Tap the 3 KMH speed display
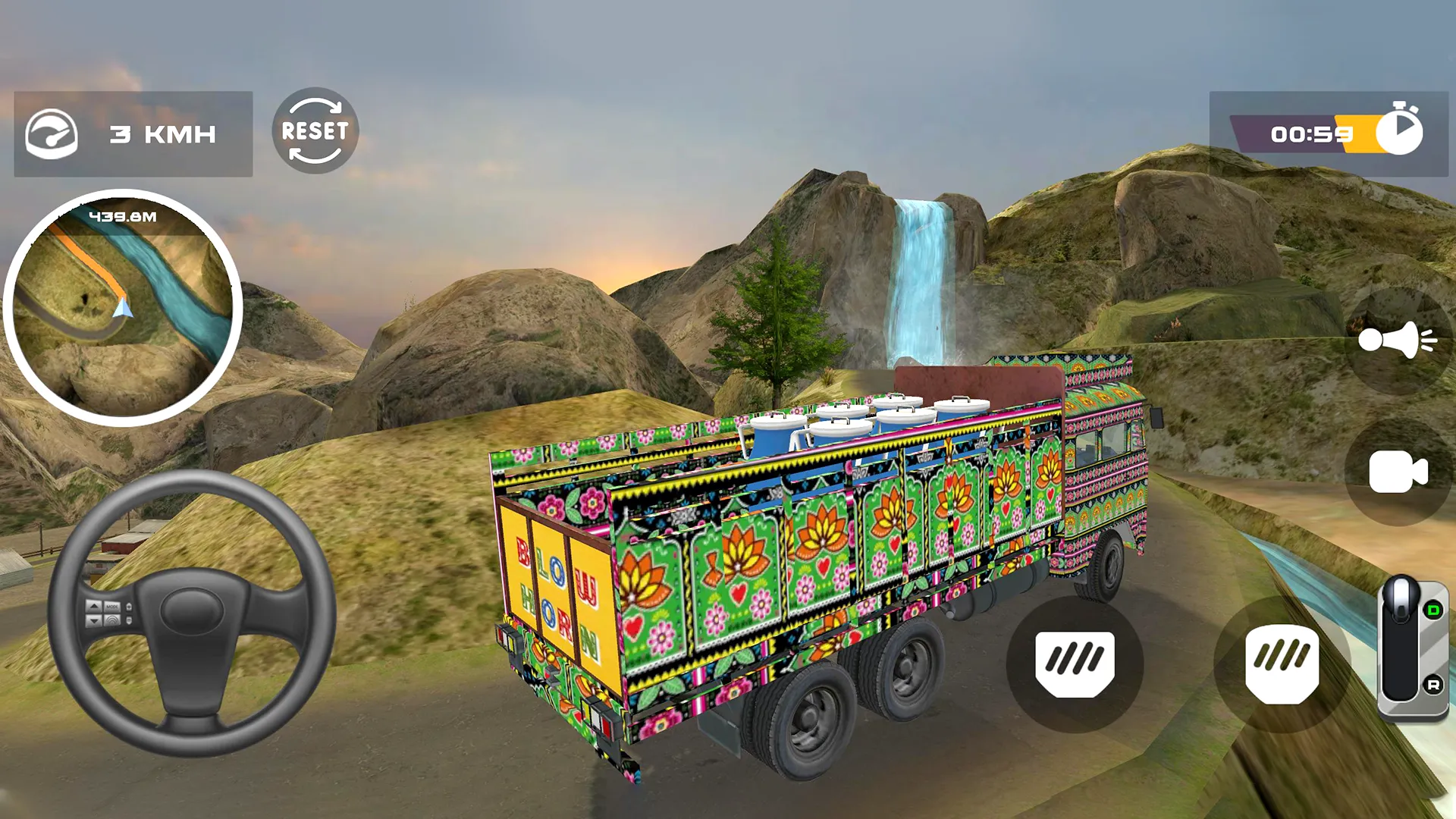 point(163,133)
